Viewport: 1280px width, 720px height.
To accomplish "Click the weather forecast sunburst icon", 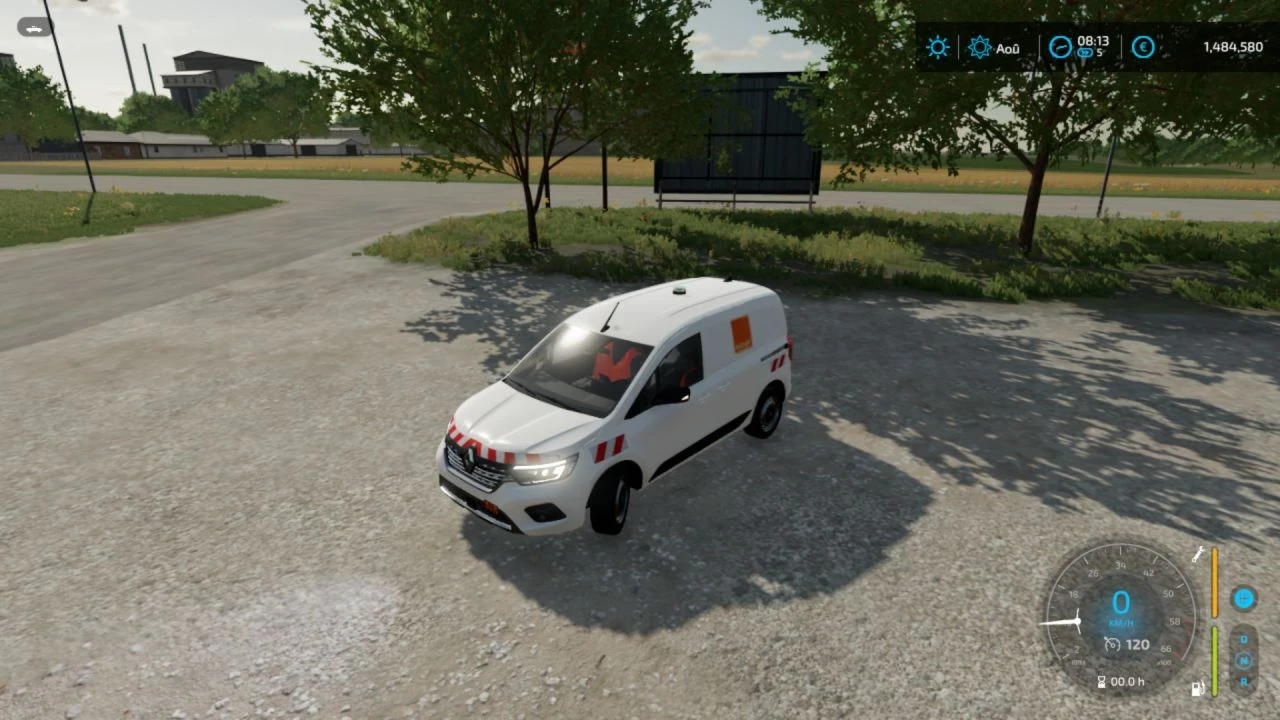I will (980, 46).
